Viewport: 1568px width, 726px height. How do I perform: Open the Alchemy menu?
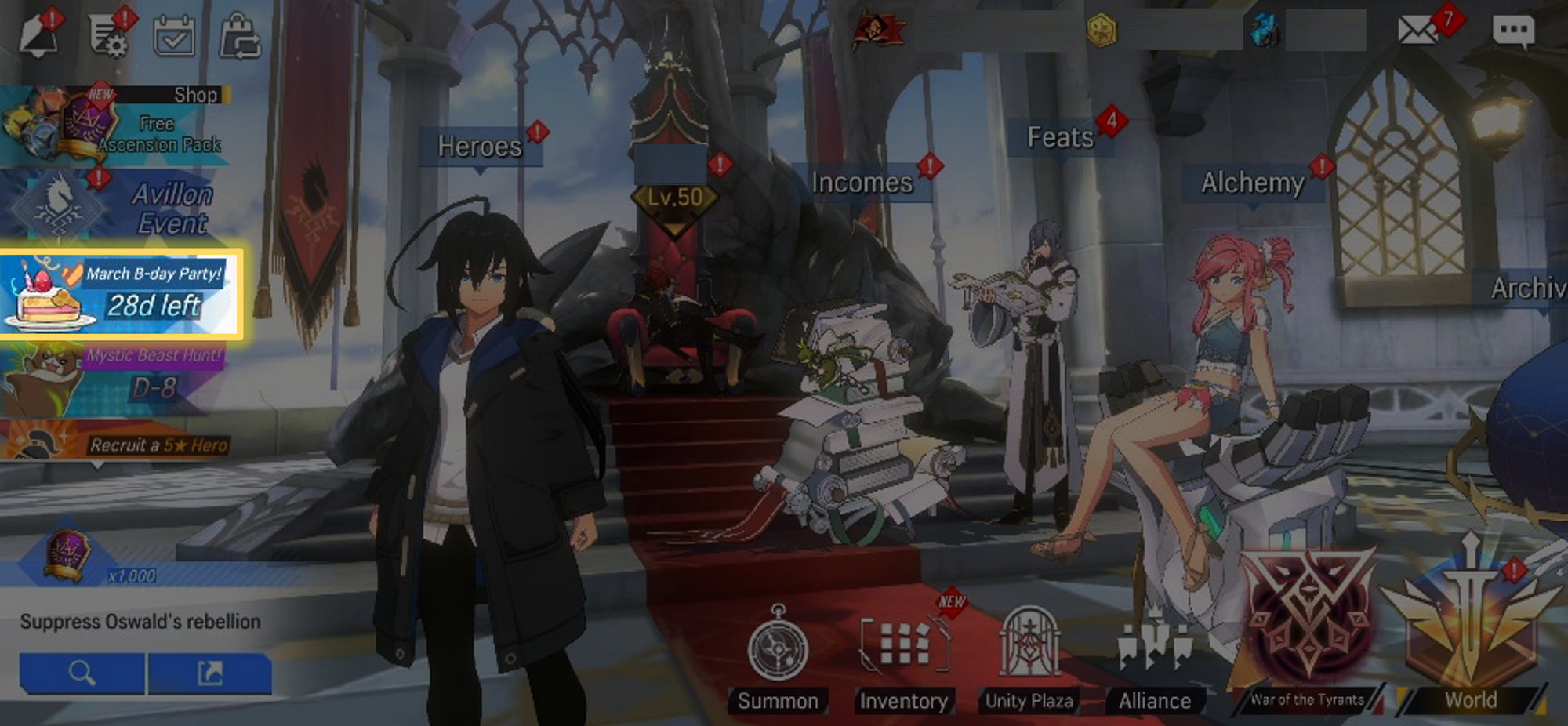1252,183
